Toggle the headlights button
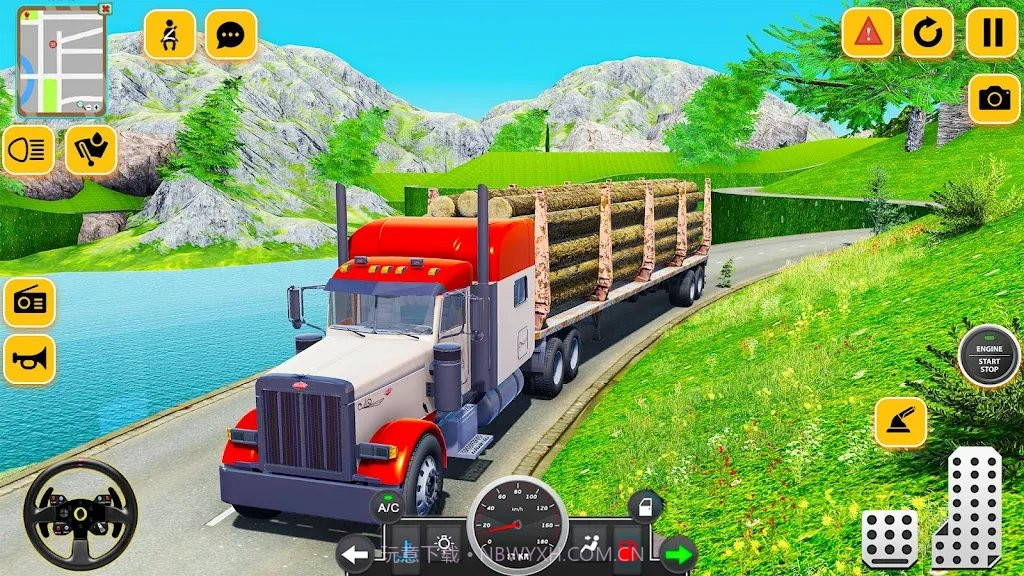1024x576 pixels. [x=28, y=151]
